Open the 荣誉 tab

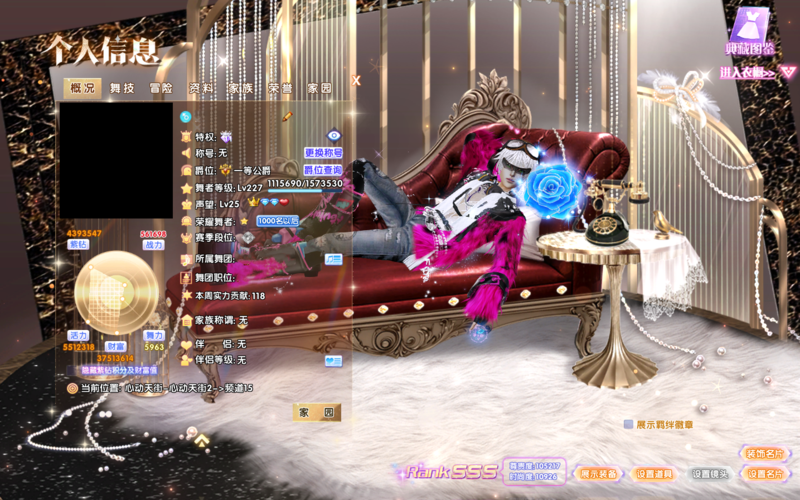click(x=279, y=88)
